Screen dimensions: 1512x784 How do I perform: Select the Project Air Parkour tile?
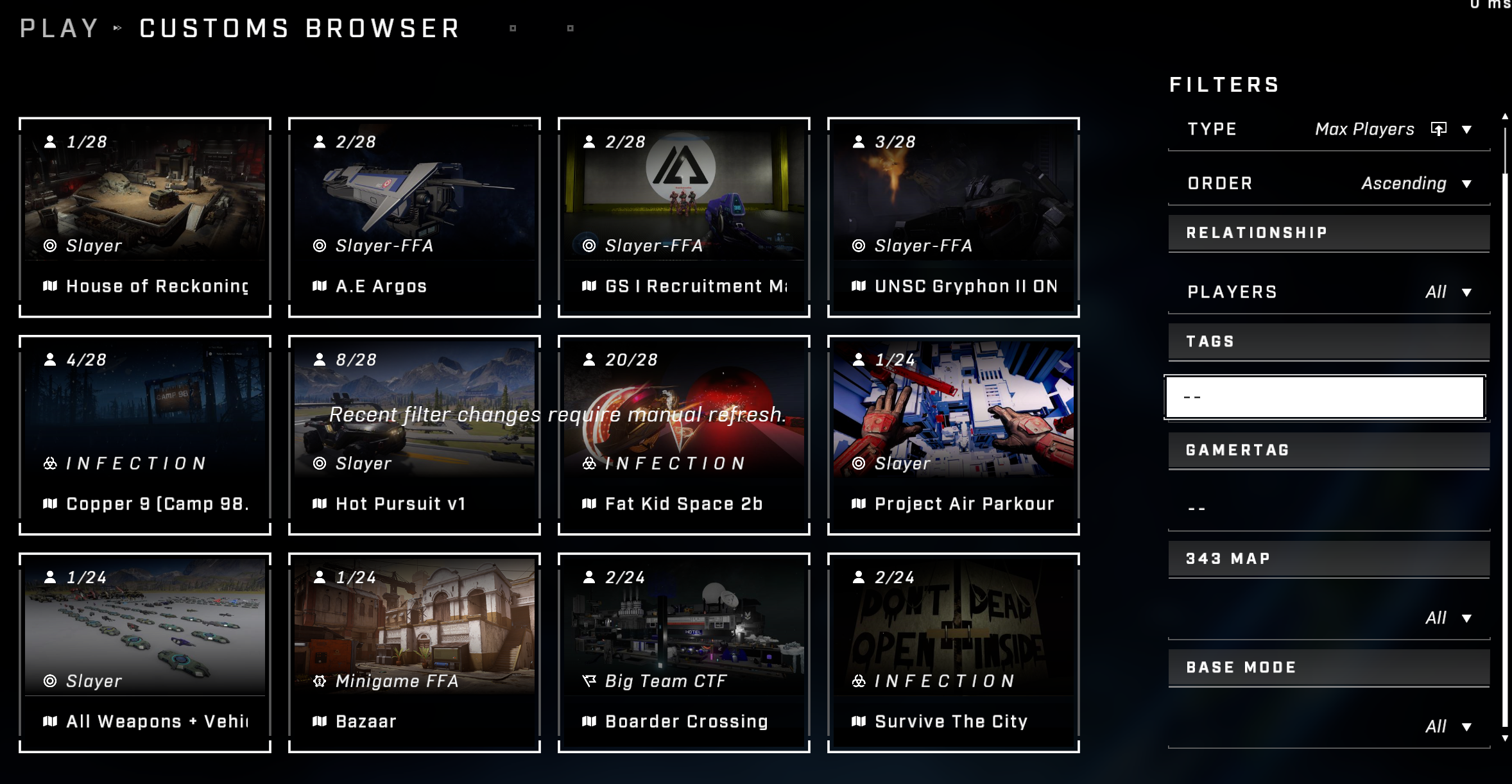tap(954, 435)
